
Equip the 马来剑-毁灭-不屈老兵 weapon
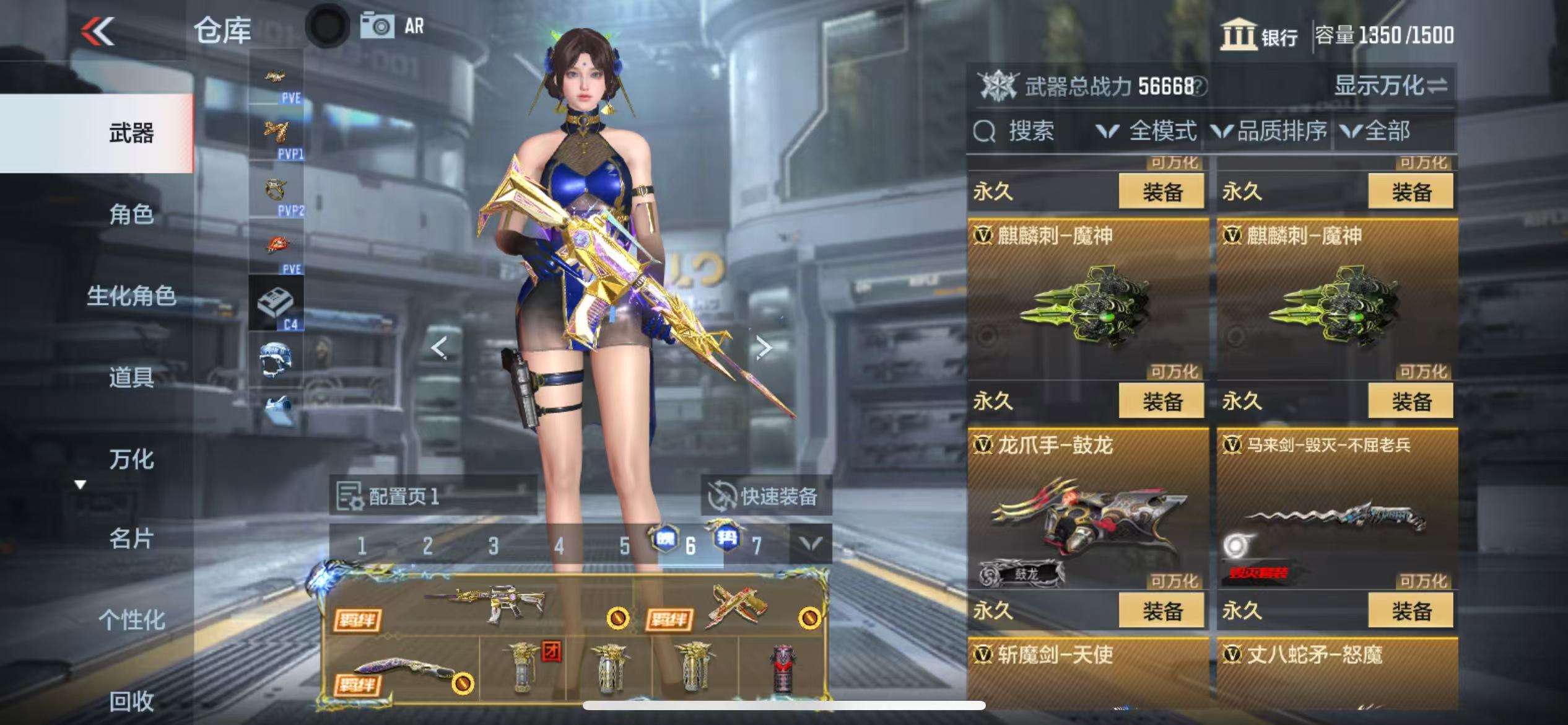point(1411,611)
